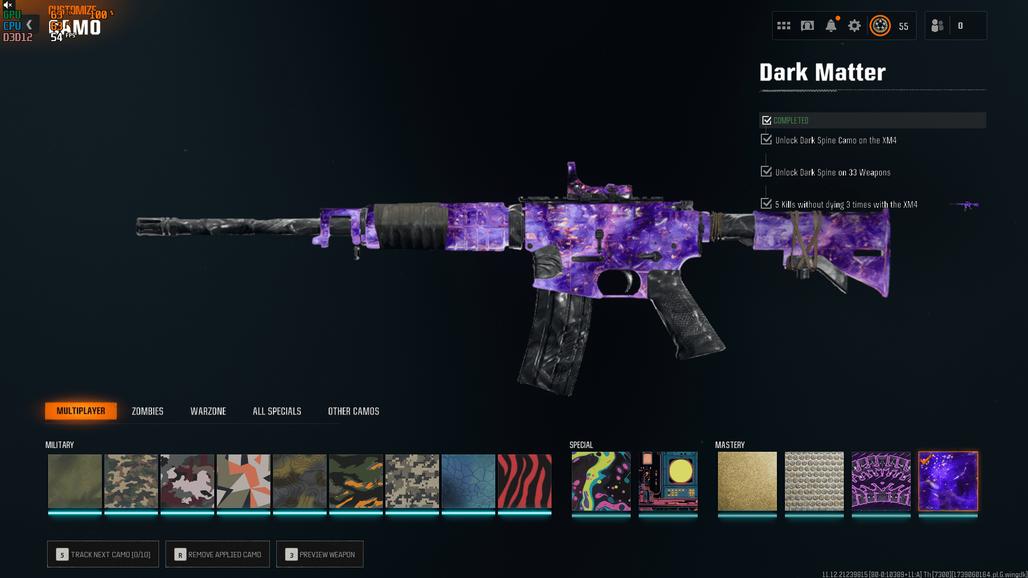Open settings with the gear icon

point(854,26)
